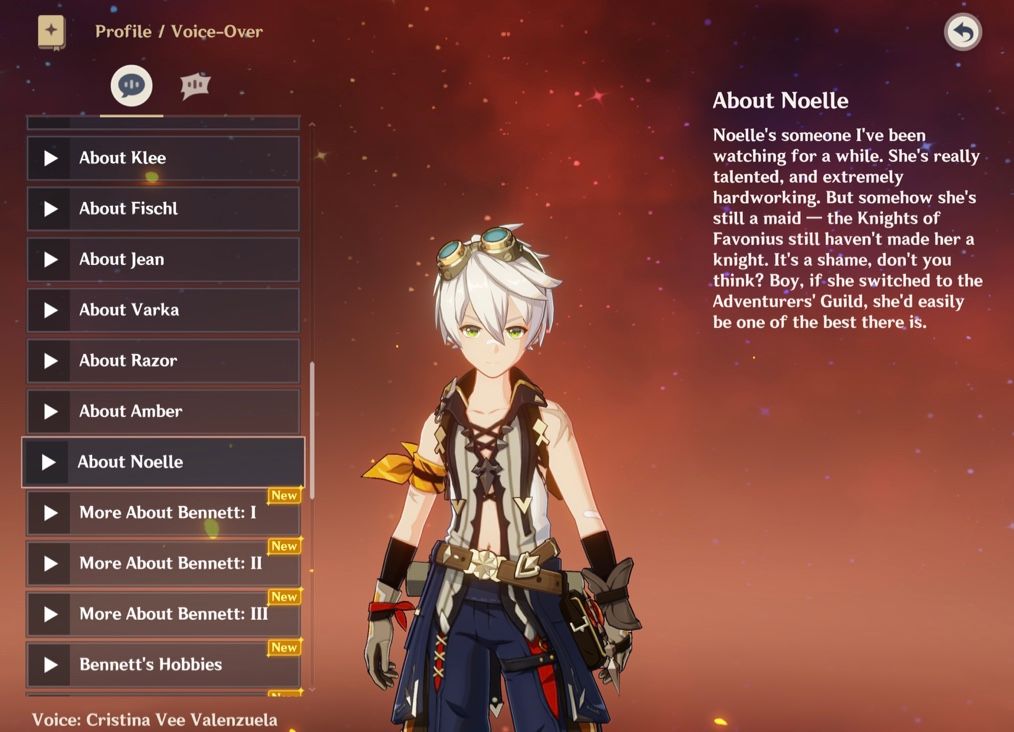Select the About Fischl entry
This screenshot has height=732, width=1014.
(163, 209)
